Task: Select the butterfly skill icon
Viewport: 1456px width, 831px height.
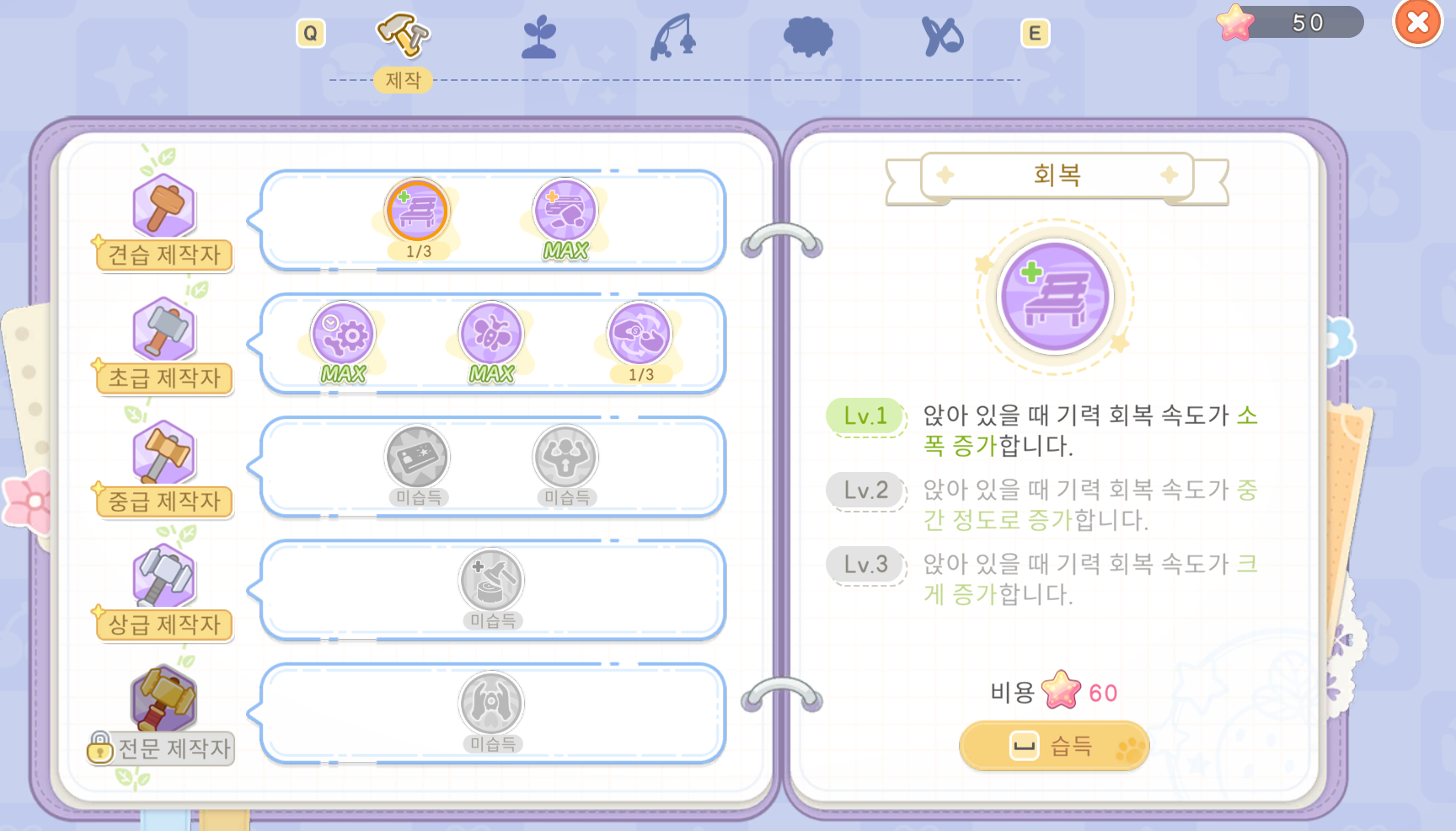Action: tap(491, 336)
